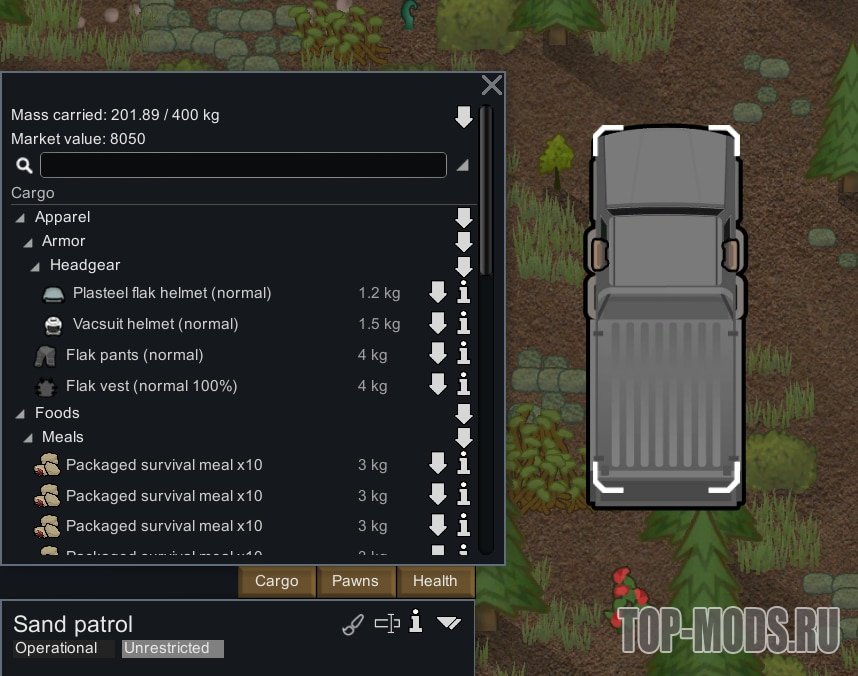
Task: Close the cargo panel with the X
Action: 491,86
